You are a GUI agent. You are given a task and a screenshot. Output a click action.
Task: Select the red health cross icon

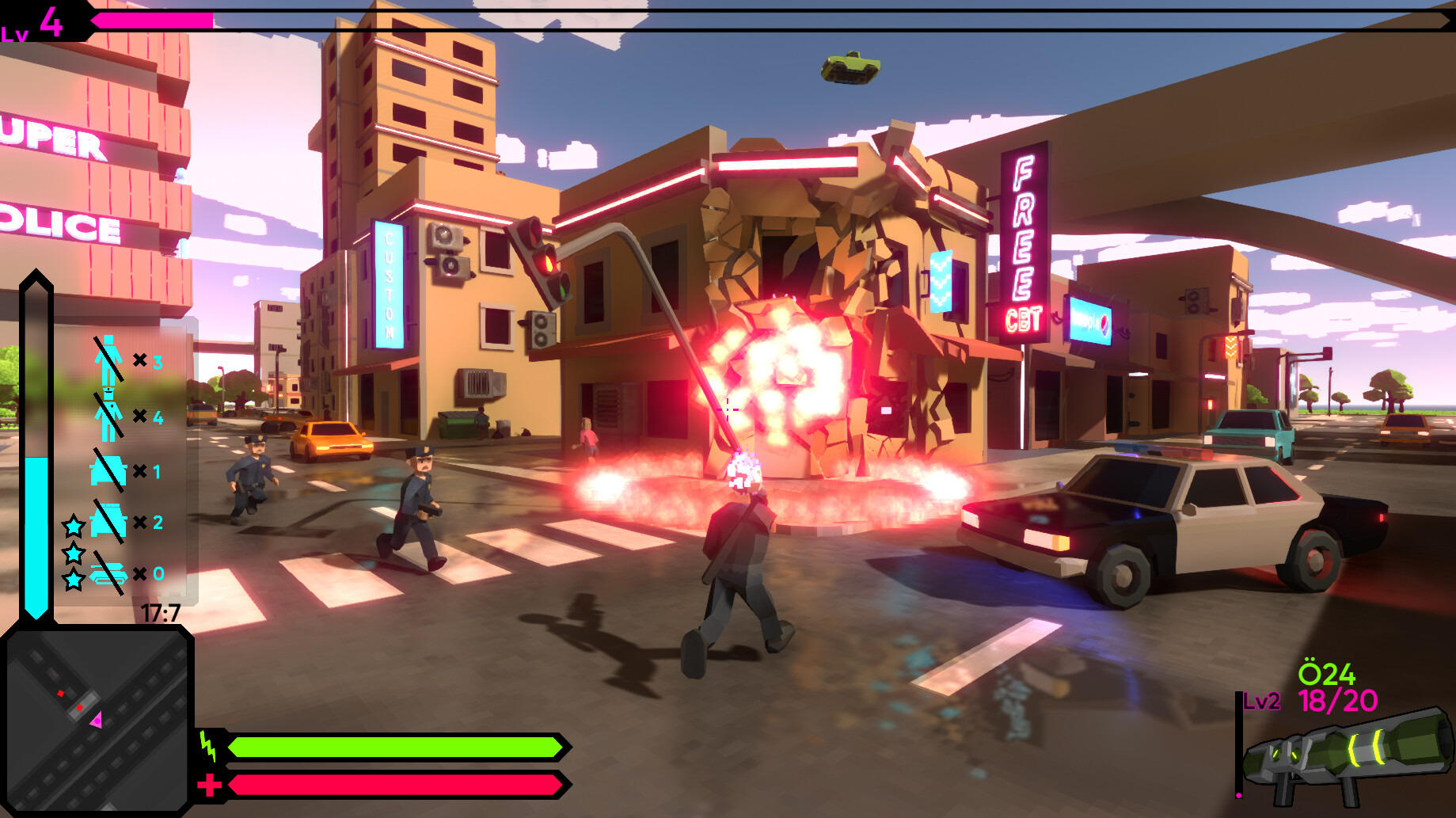click(208, 787)
